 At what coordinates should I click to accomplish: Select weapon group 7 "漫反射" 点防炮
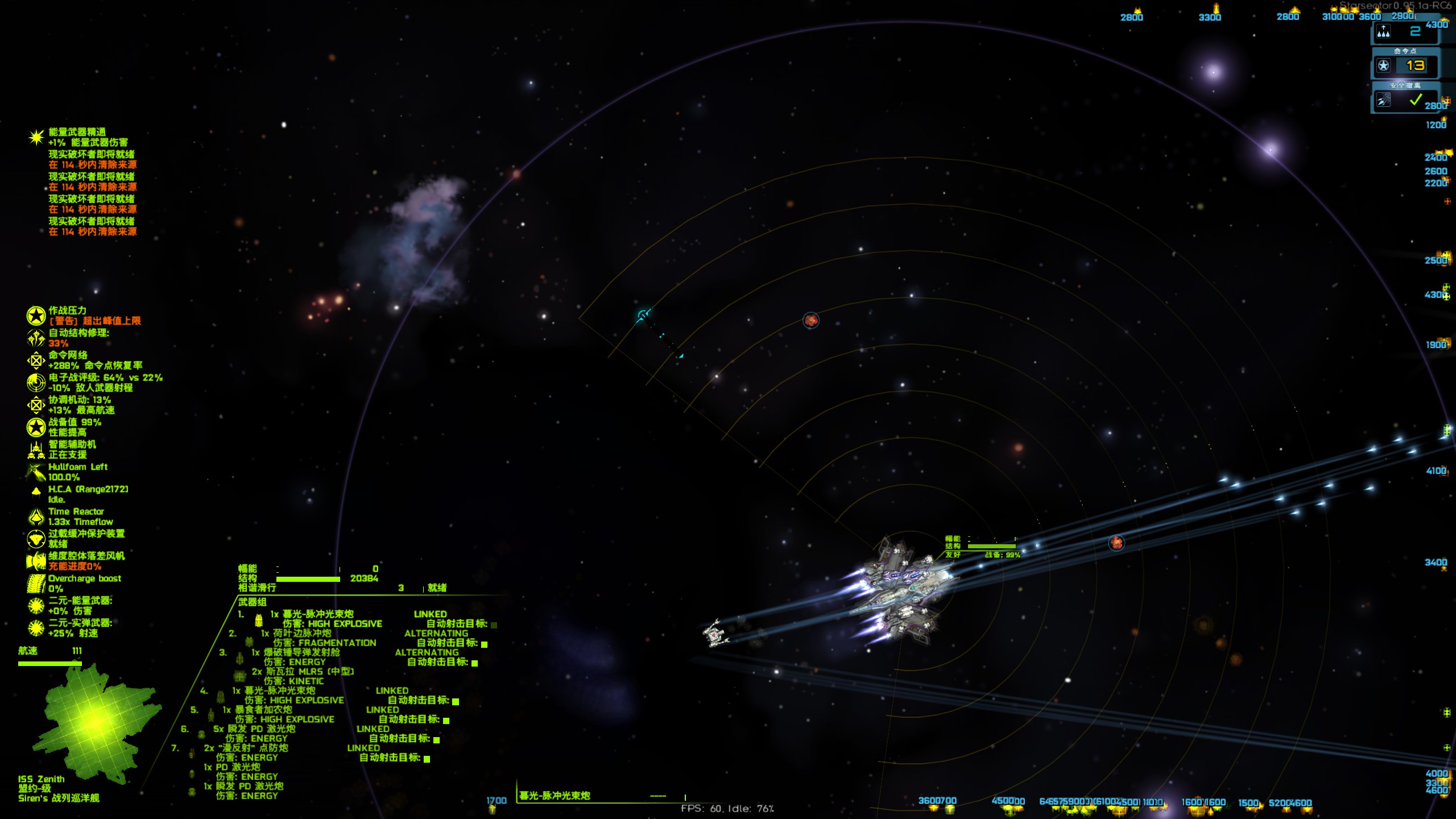click(246, 748)
